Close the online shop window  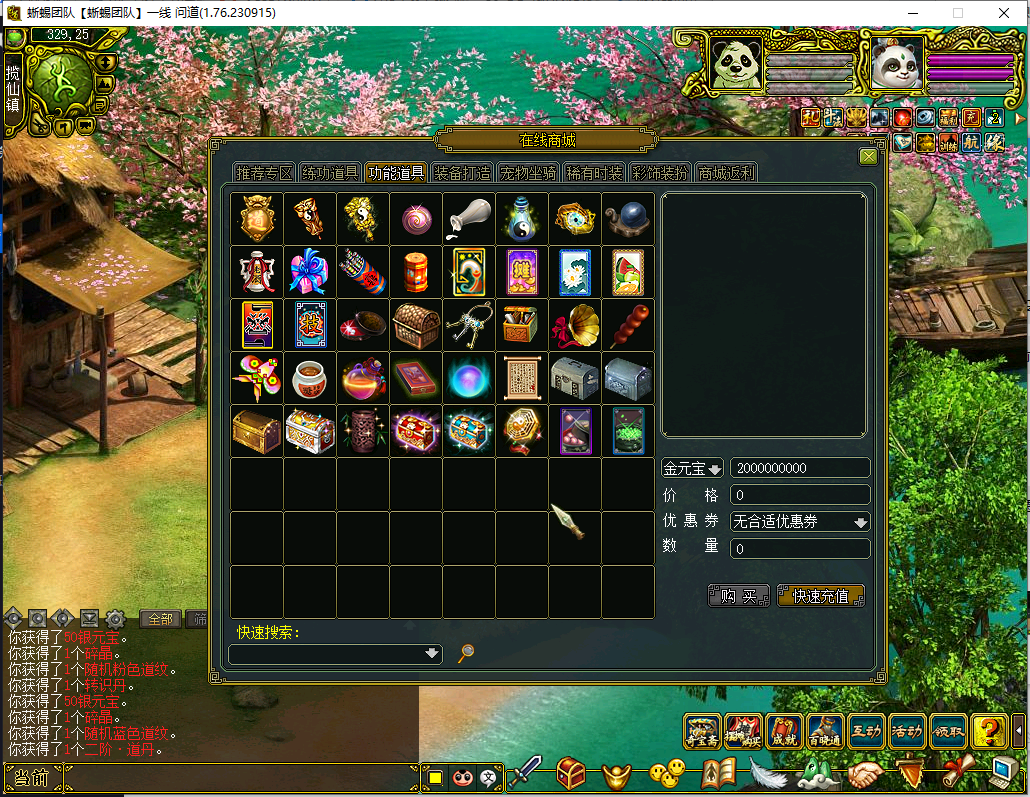pos(868,156)
